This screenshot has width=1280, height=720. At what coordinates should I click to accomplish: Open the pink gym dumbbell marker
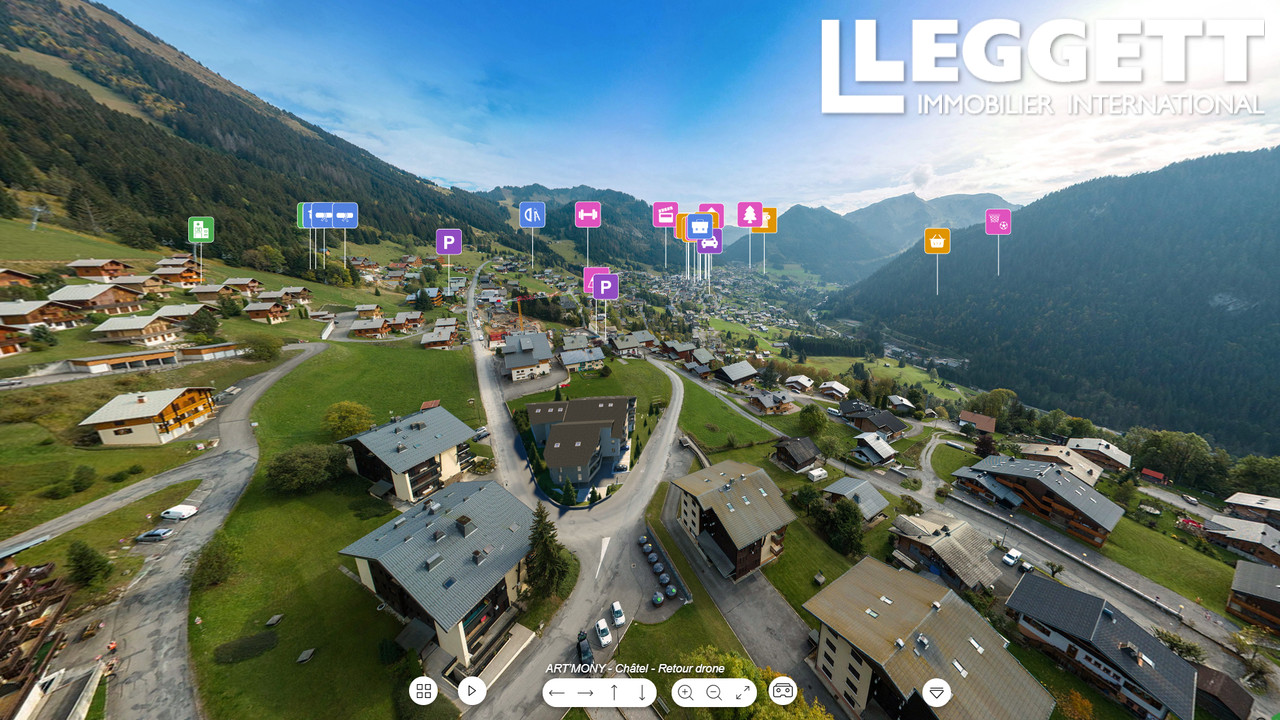coord(588,214)
